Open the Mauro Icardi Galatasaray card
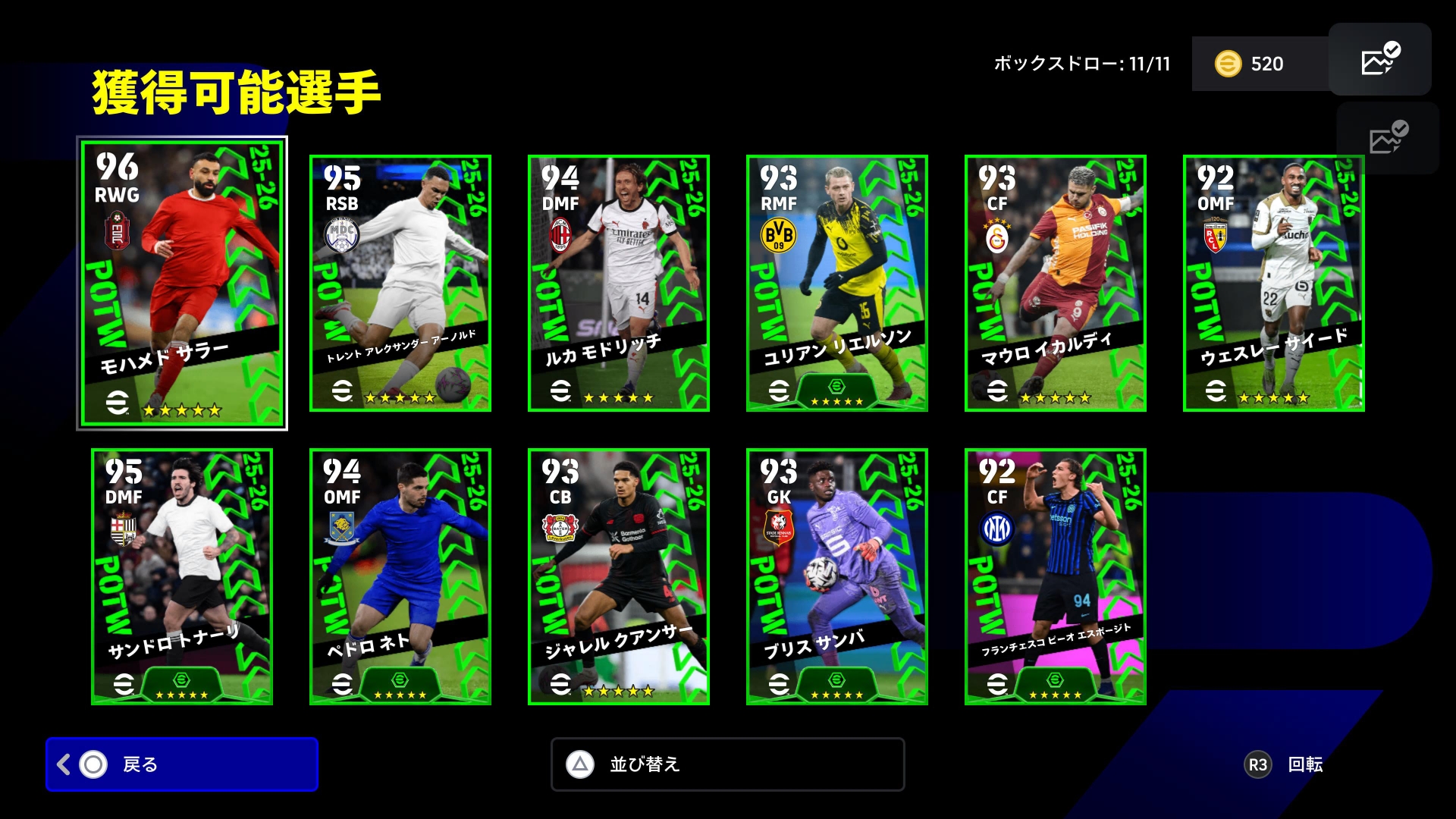The width and height of the screenshot is (1456, 819). (x=1056, y=283)
